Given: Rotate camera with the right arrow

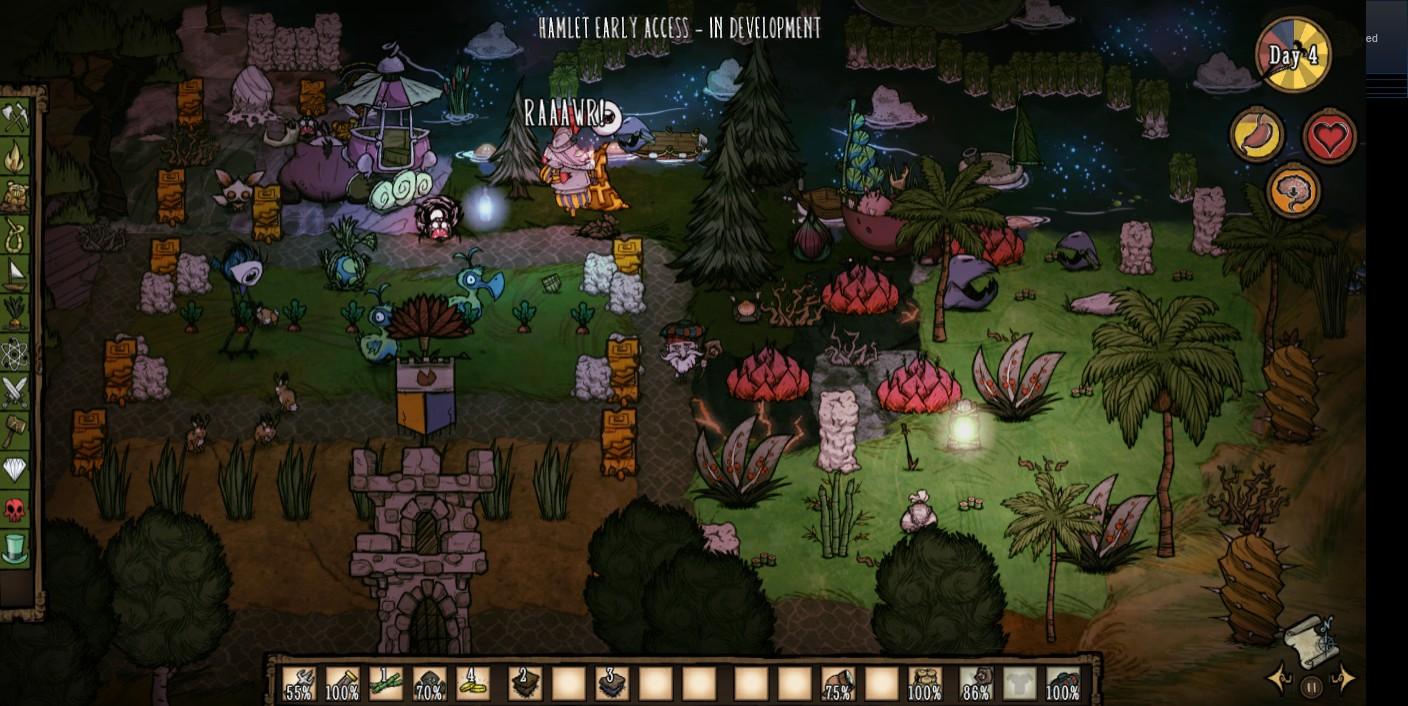Looking at the screenshot, I should tap(1344, 679).
